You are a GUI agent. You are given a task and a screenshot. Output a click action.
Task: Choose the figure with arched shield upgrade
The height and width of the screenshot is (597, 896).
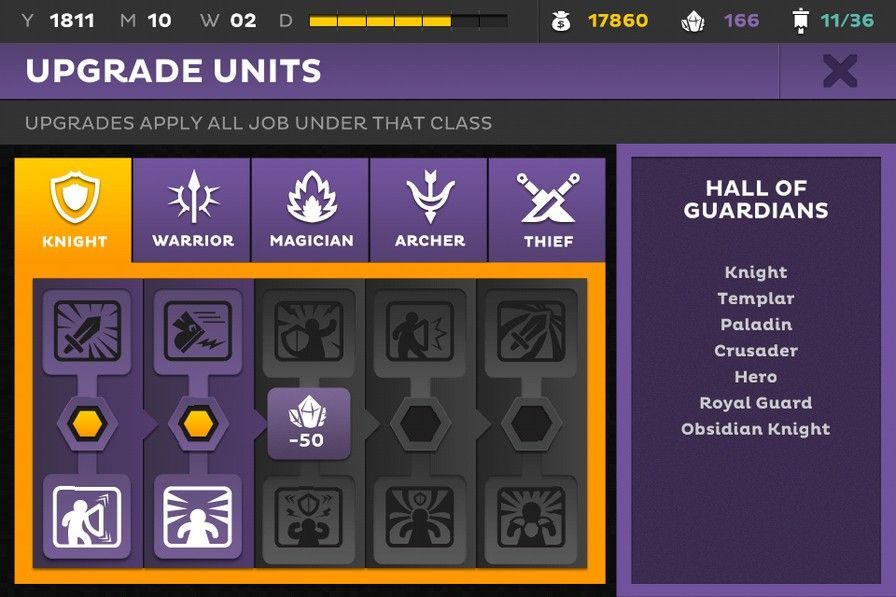tap(87, 517)
